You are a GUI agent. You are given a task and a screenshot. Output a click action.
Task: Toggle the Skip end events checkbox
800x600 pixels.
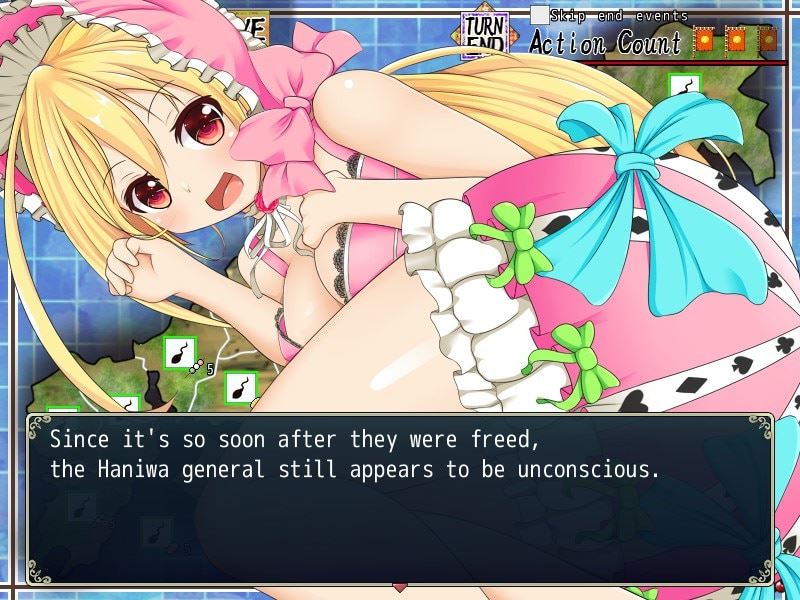tap(539, 15)
